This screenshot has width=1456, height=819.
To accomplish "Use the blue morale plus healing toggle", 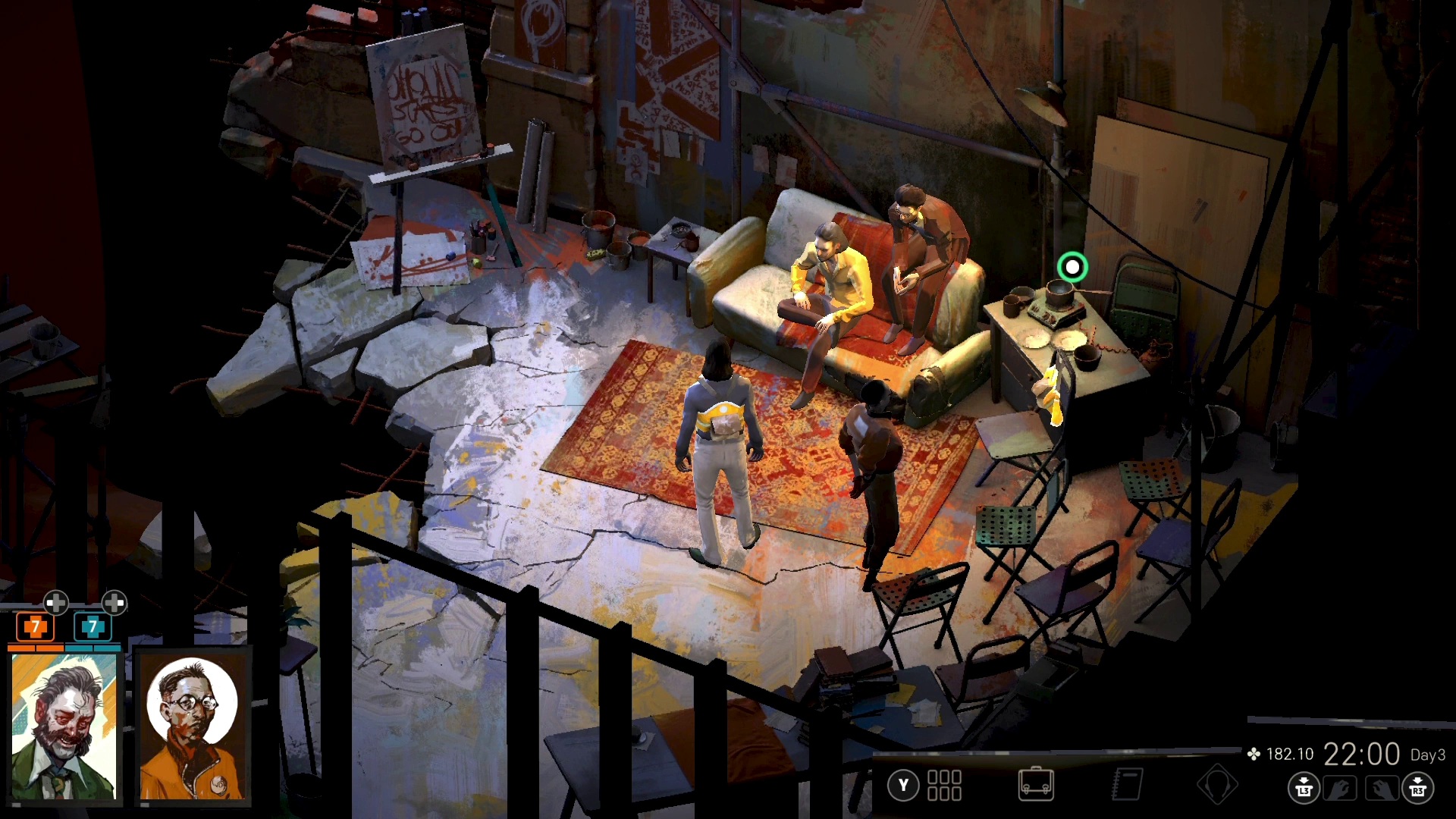I will tap(115, 604).
